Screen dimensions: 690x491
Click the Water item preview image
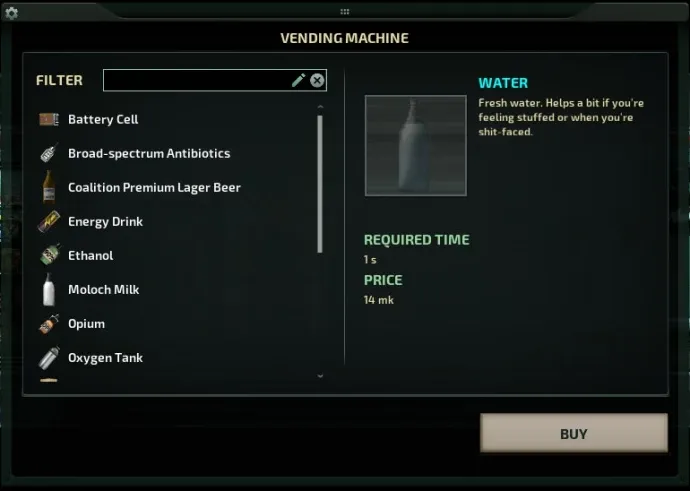[415, 146]
